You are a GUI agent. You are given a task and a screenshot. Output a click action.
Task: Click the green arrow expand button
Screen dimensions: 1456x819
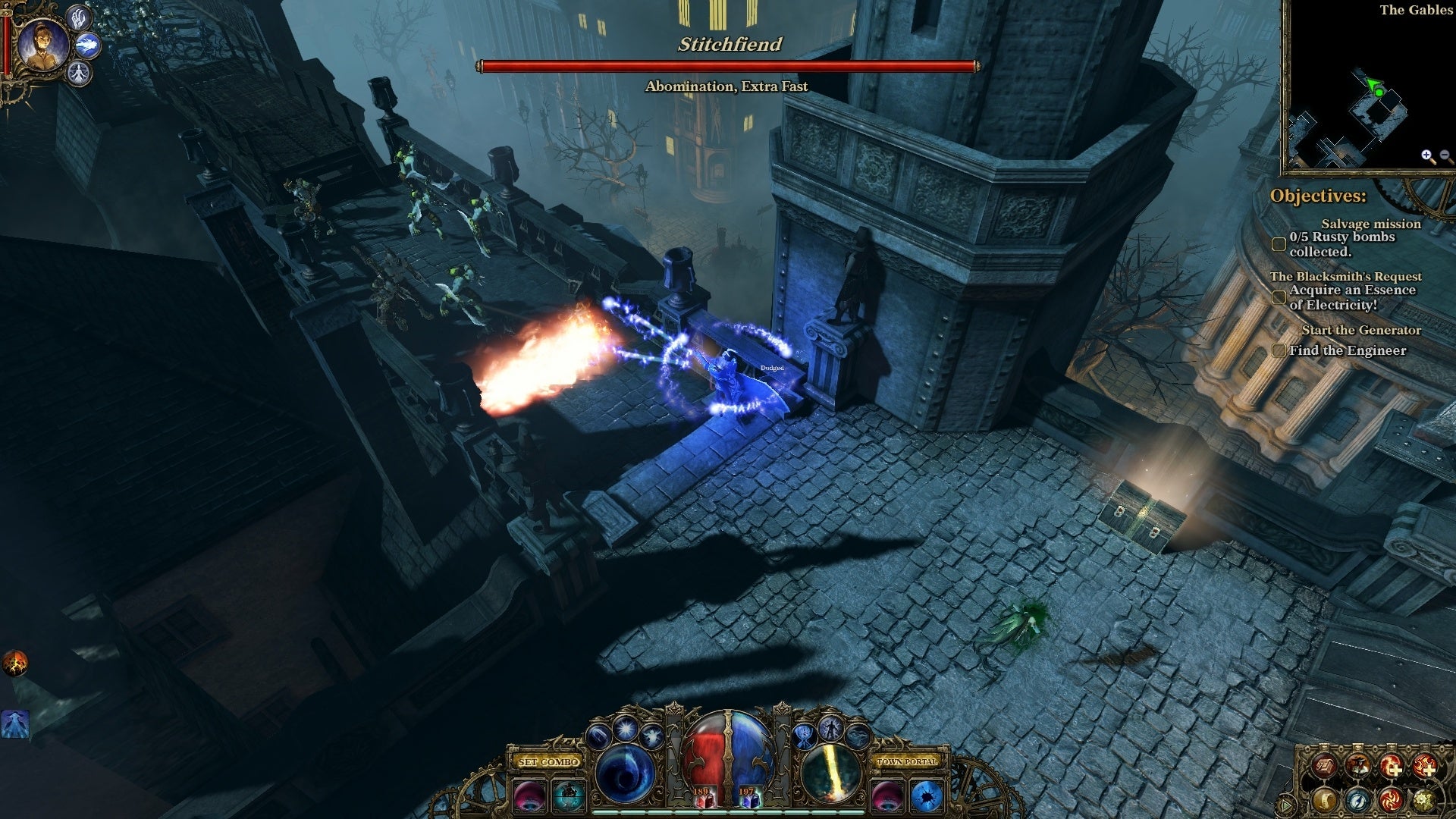[1287, 805]
